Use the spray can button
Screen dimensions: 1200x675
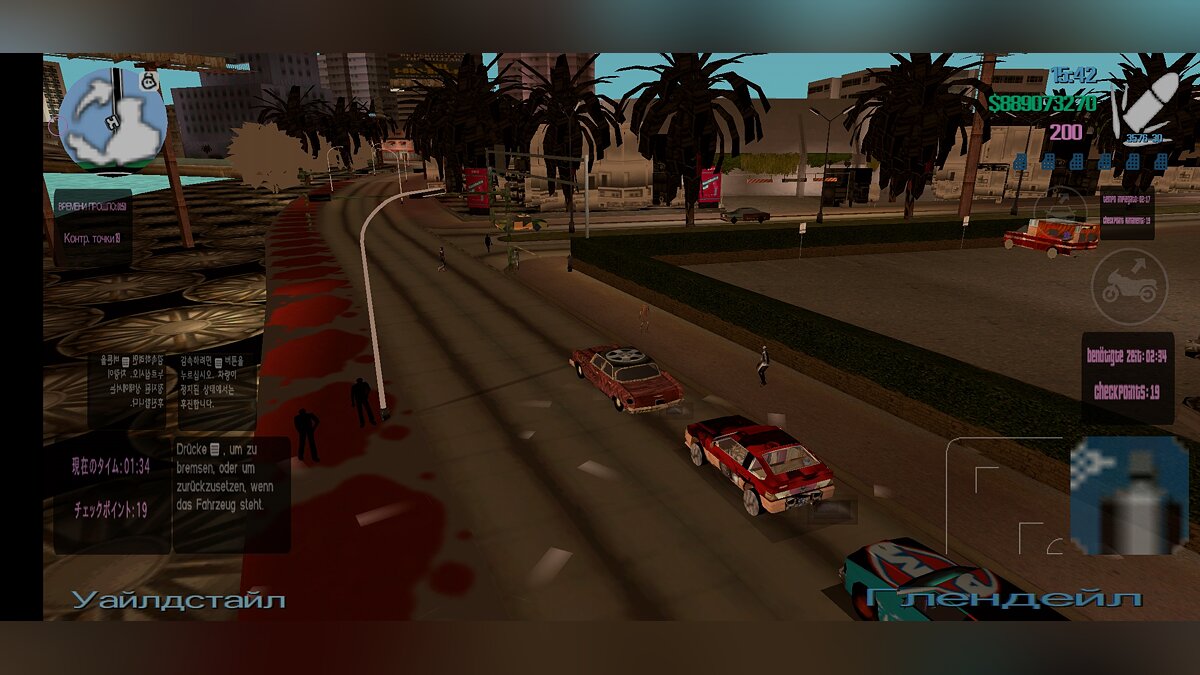click(x=1129, y=496)
